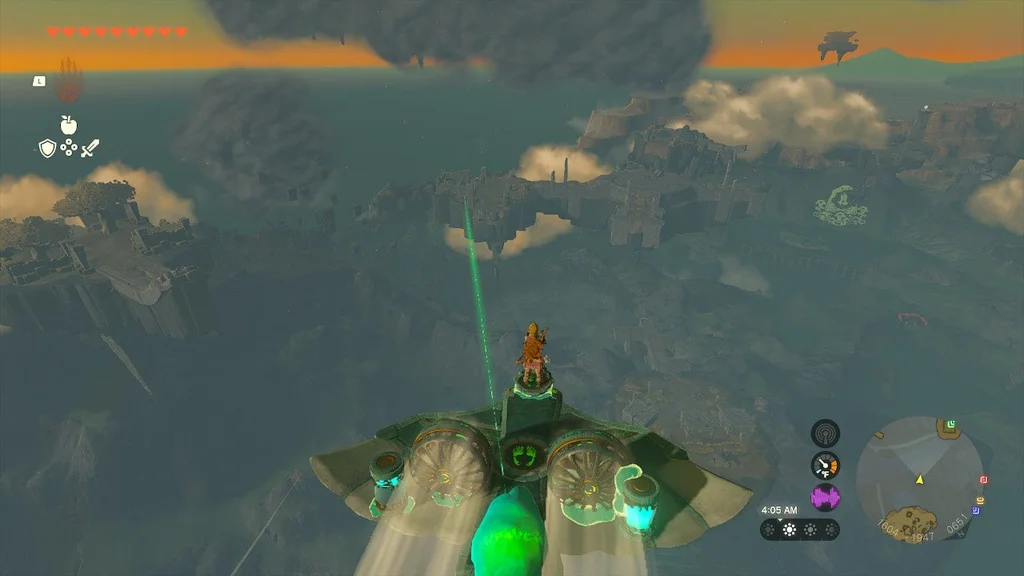Image resolution: width=1024 pixels, height=576 pixels.
Task: Choose the sword weapon quick-swap icon
Action: coord(91,149)
